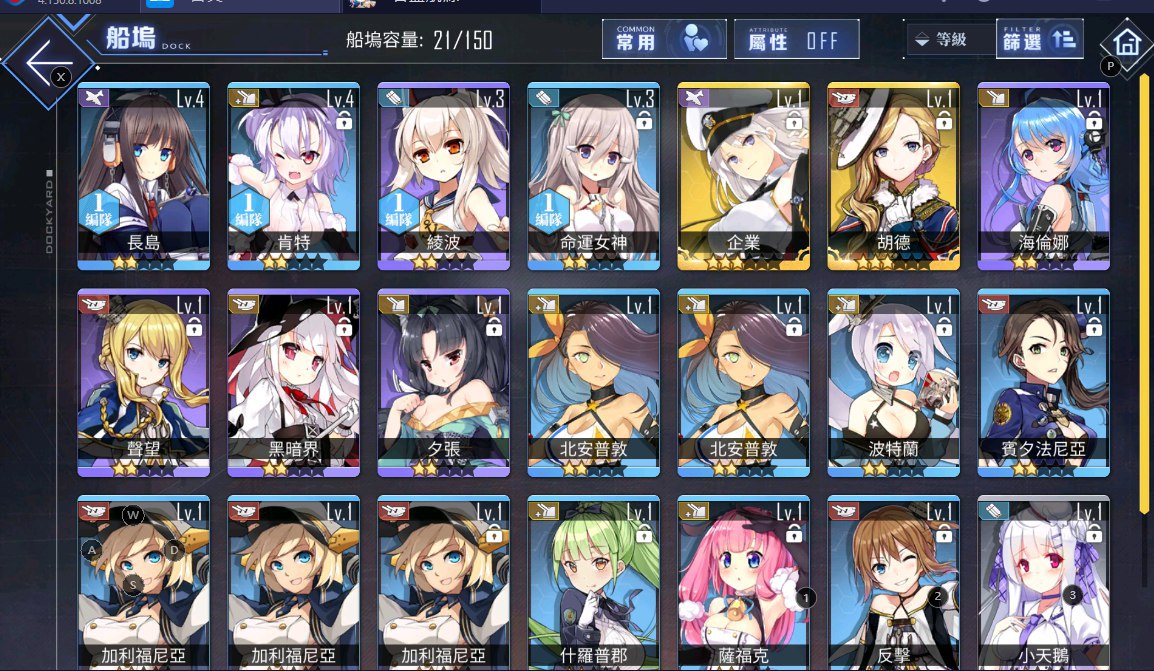The height and width of the screenshot is (671, 1154).
Task: Select the 肯特 ship card
Action: coord(294,175)
